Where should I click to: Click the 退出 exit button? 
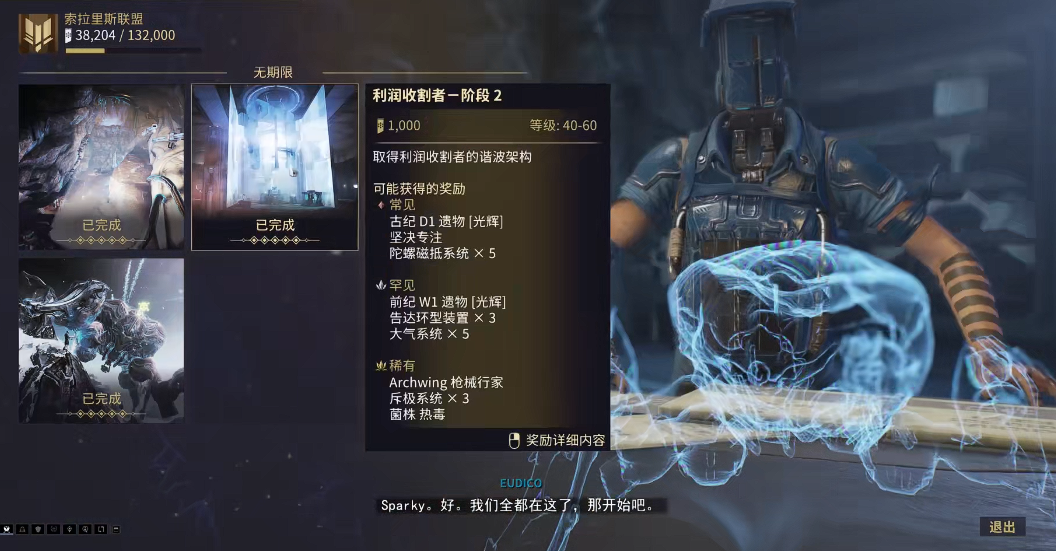pos(1002,527)
